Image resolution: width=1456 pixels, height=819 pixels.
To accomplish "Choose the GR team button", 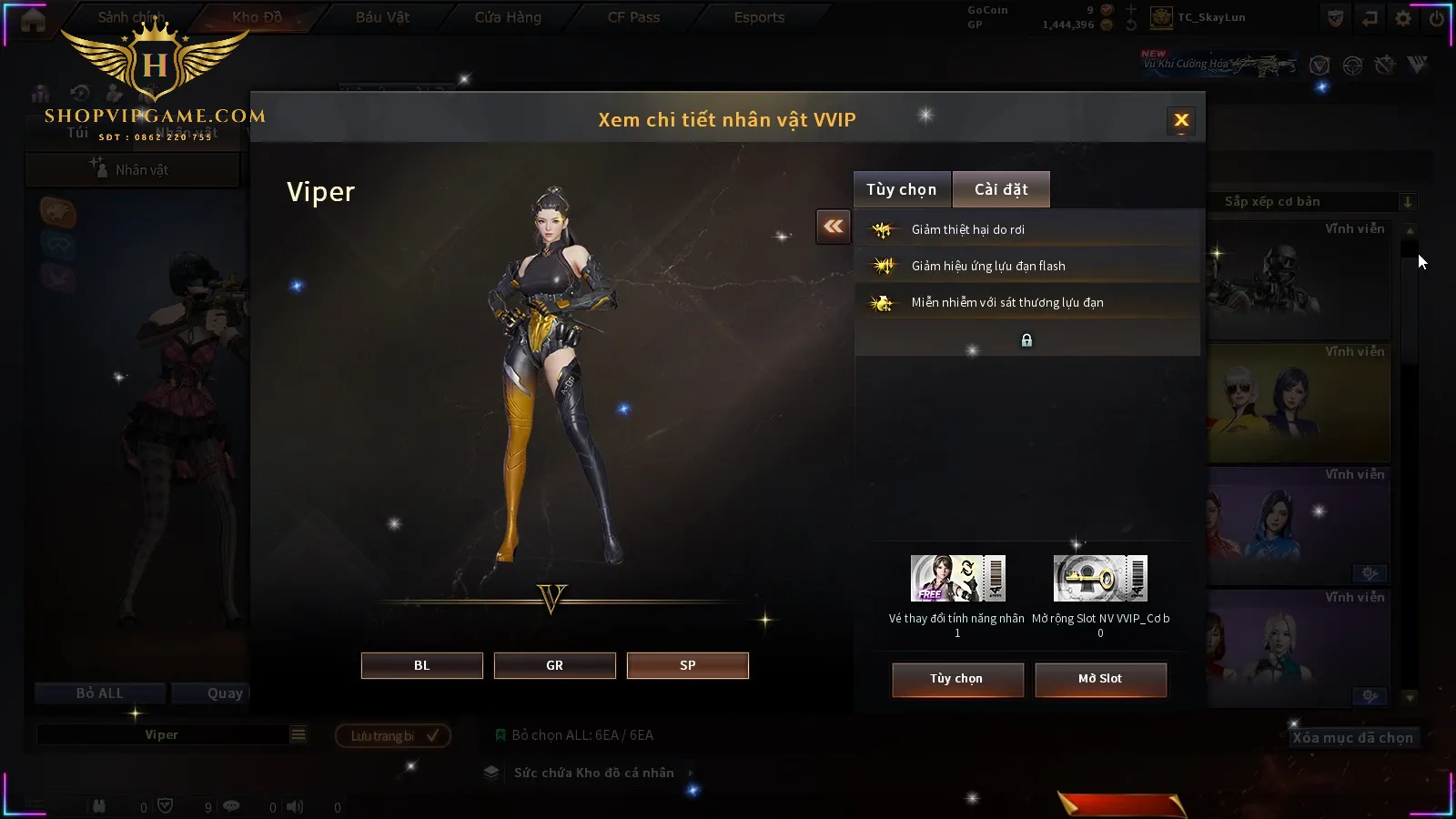I will [x=554, y=665].
